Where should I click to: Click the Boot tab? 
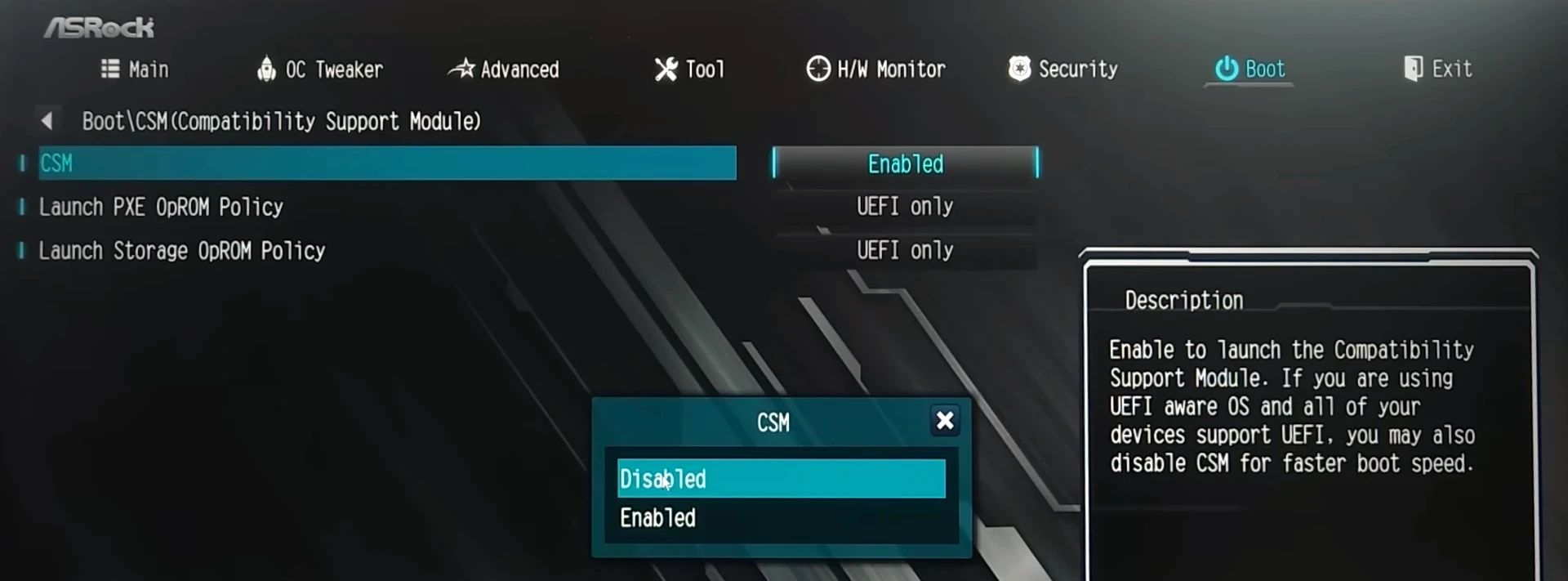click(x=1250, y=69)
